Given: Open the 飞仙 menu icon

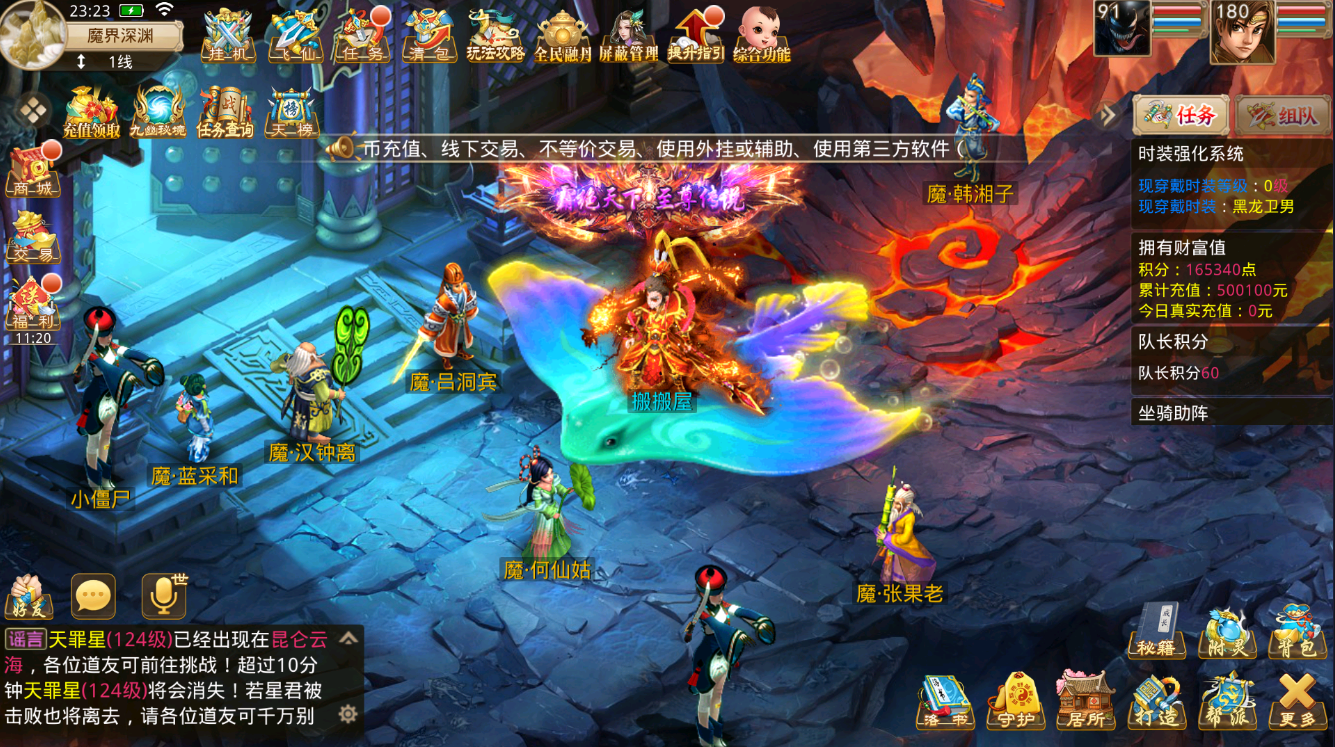Looking at the screenshot, I should click(295, 36).
